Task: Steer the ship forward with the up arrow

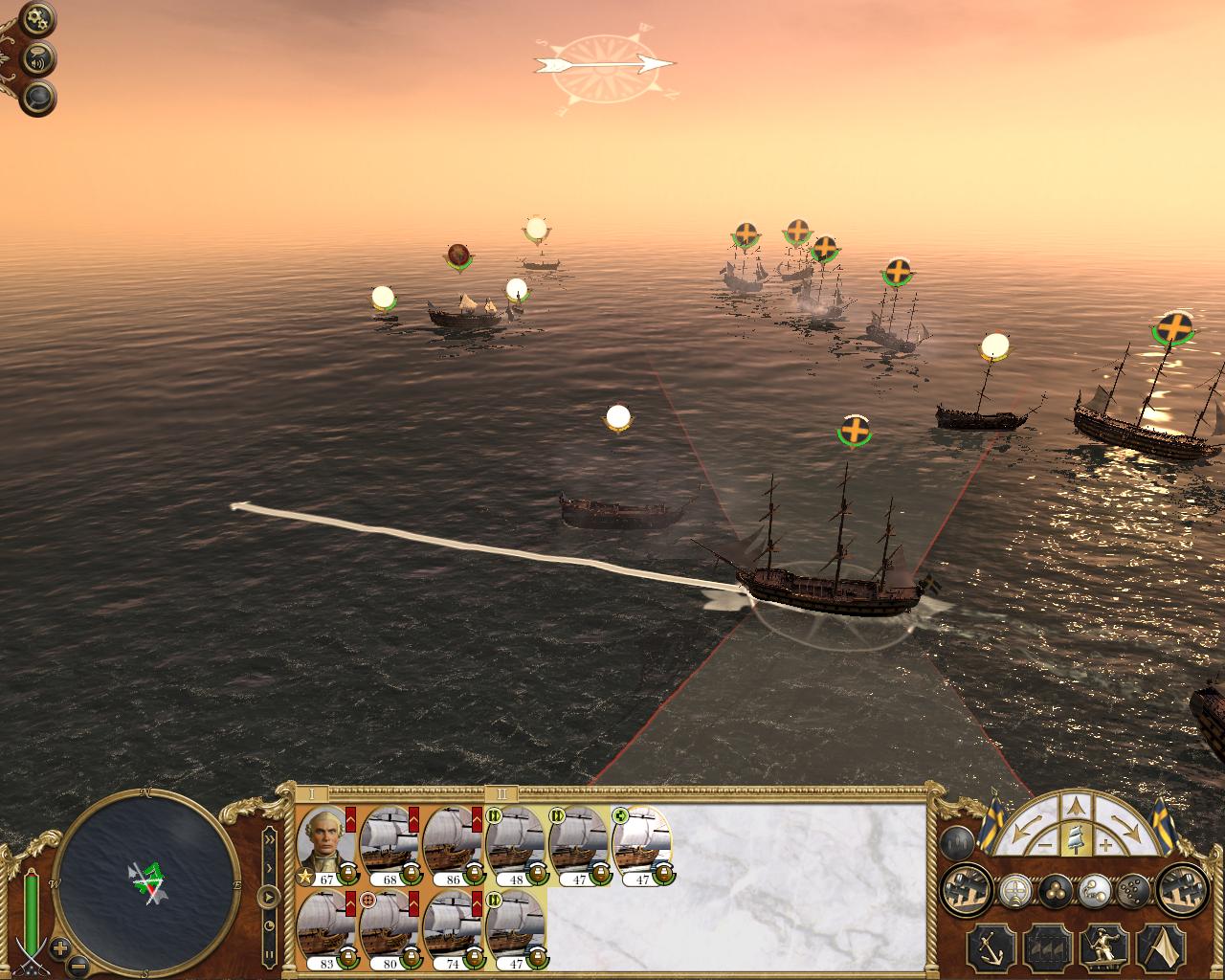Action: click(1077, 805)
